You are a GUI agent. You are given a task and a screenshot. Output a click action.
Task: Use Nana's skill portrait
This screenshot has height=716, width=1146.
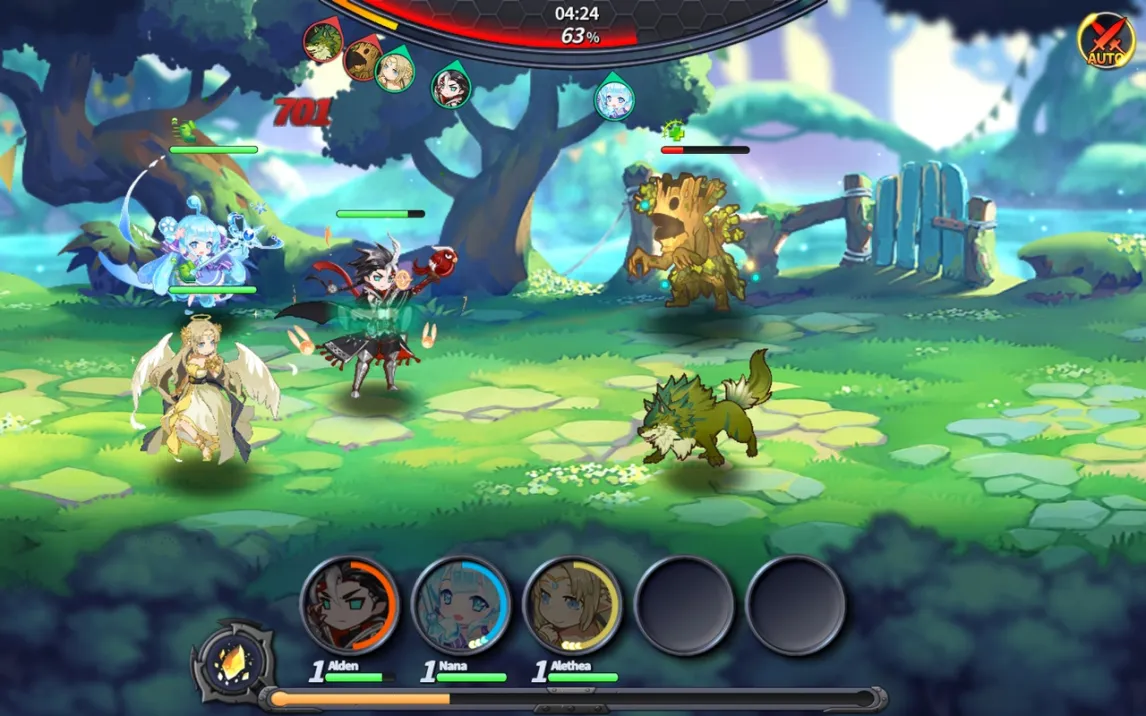[x=461, y=604]
